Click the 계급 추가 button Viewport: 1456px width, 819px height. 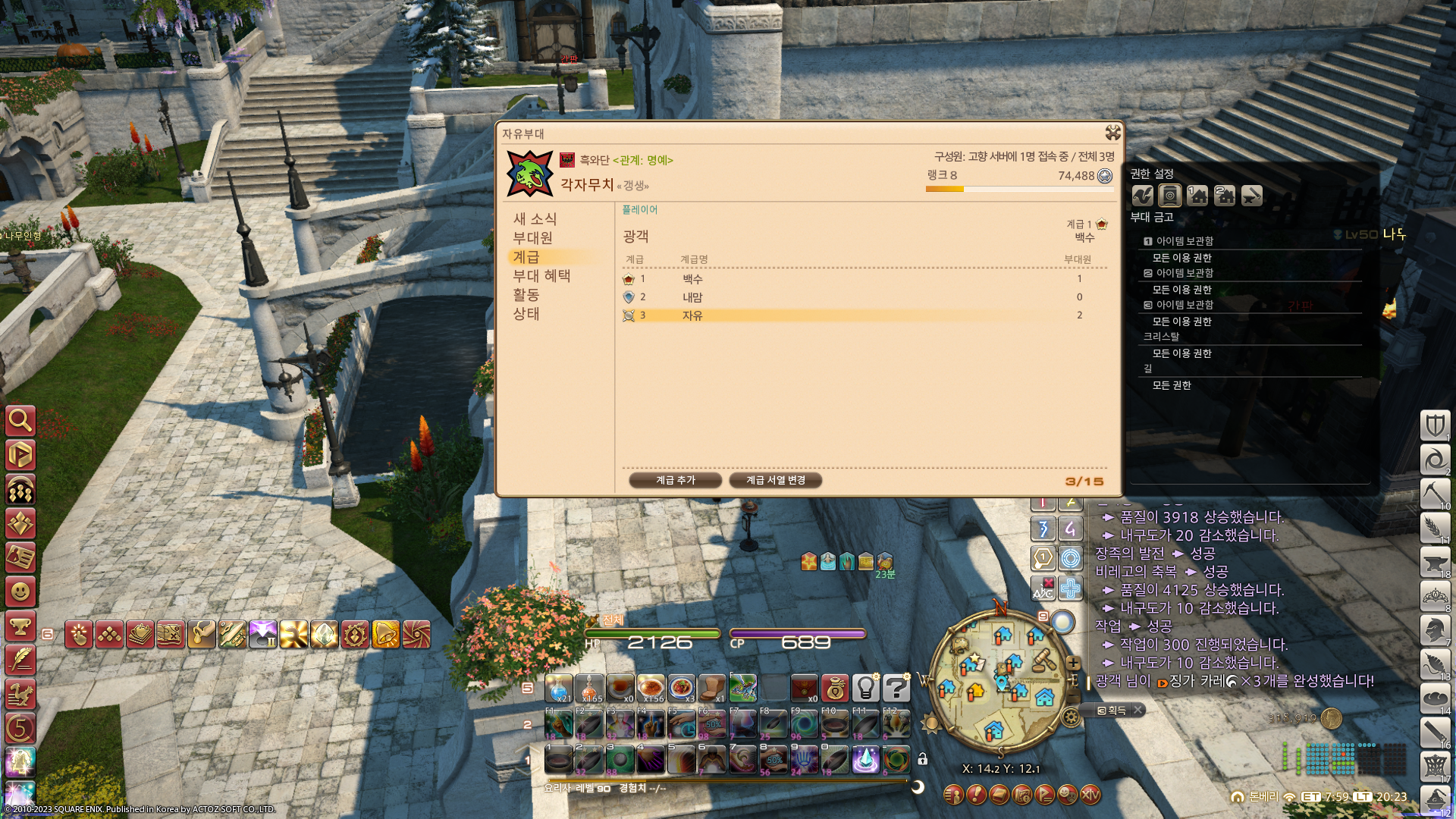point(675,480)
